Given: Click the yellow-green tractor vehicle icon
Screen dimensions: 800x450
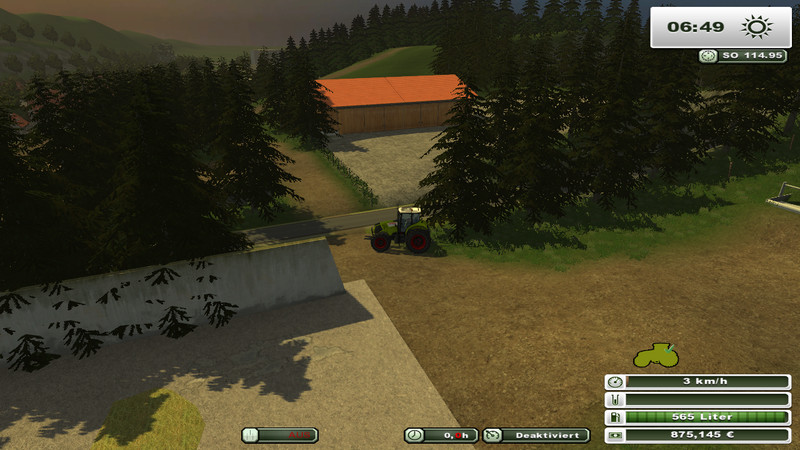Looking at the screenshot, I should click(x=656, y=355).
